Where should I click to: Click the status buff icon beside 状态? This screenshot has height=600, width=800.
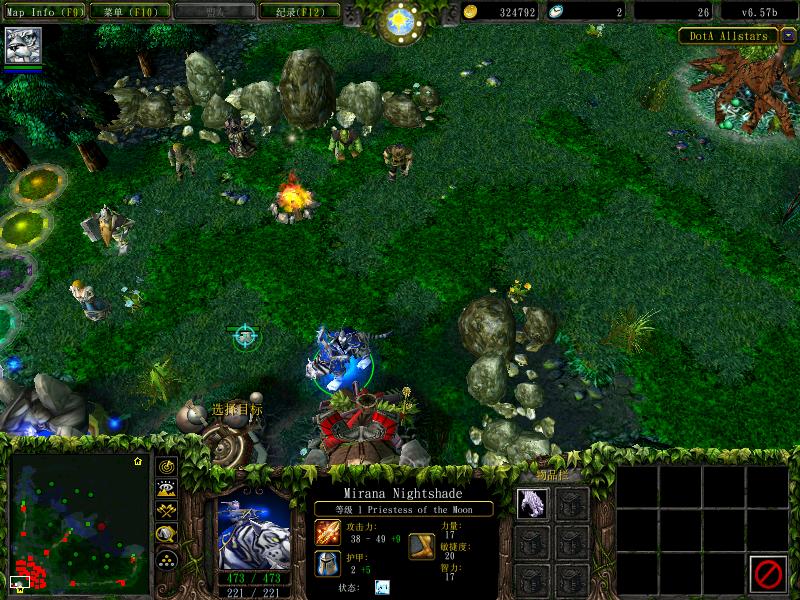coord(382,587)
